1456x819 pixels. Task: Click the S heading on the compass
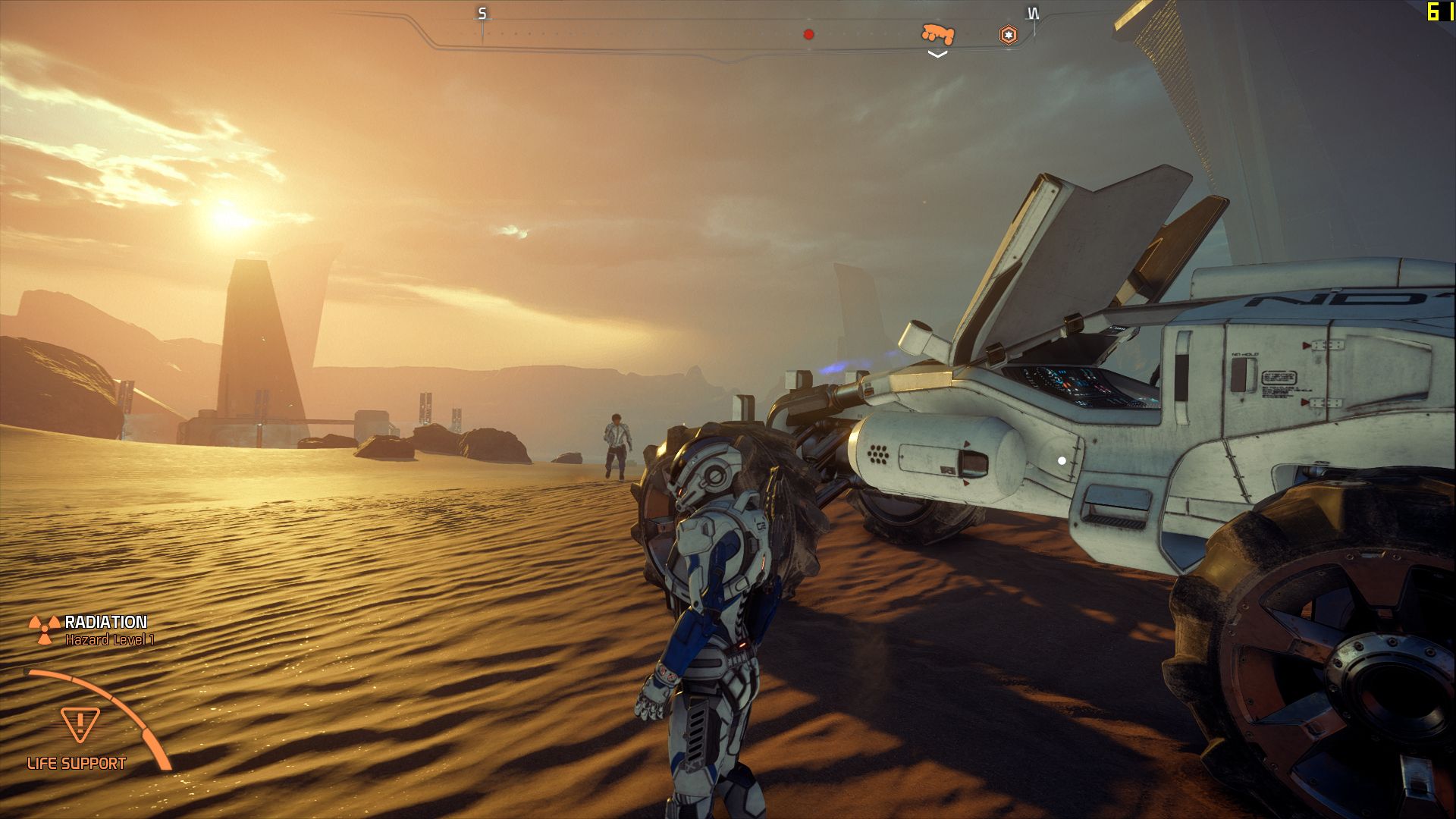coord(482,14)
